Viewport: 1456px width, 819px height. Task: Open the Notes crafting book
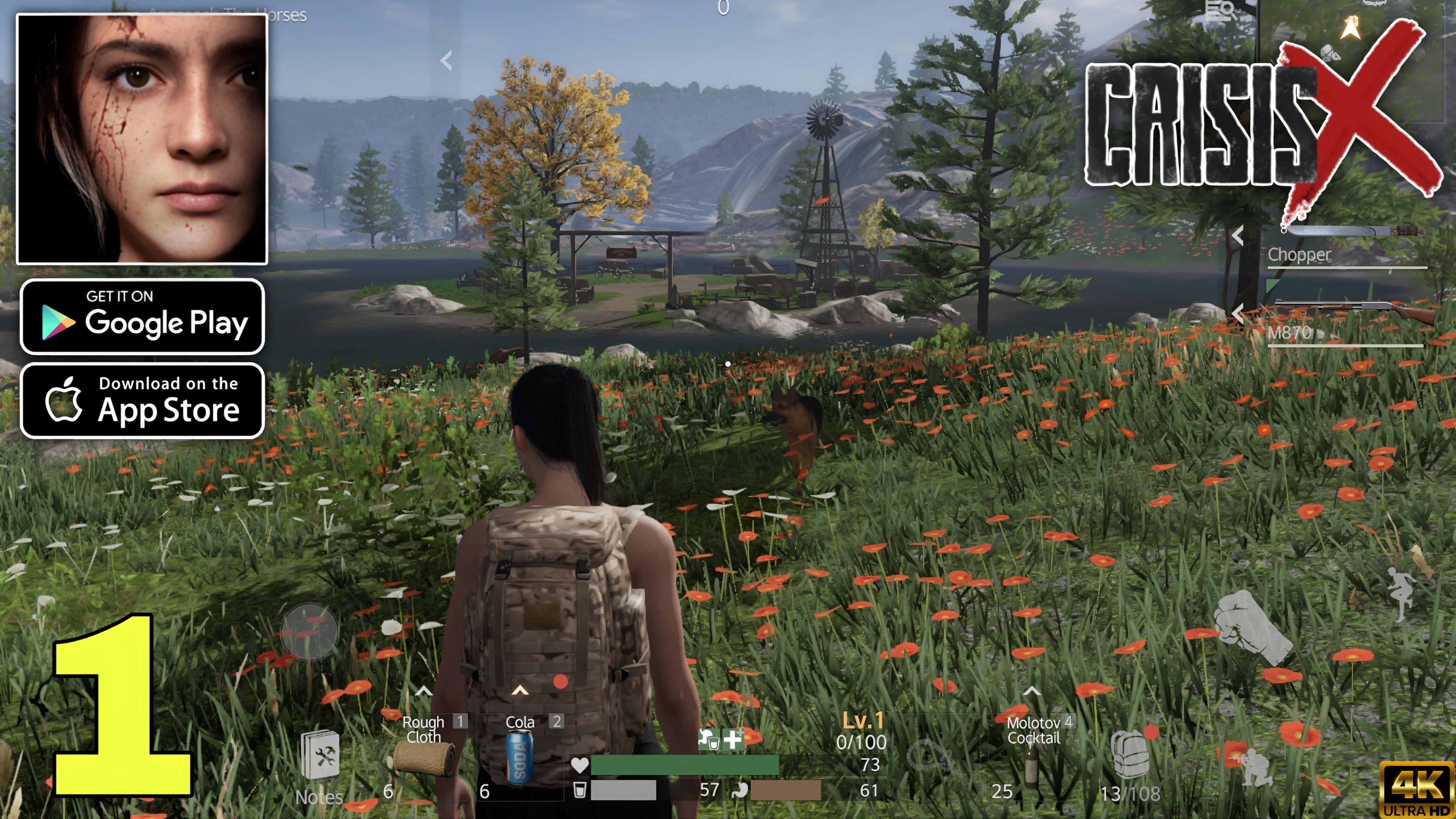(320, 758)
